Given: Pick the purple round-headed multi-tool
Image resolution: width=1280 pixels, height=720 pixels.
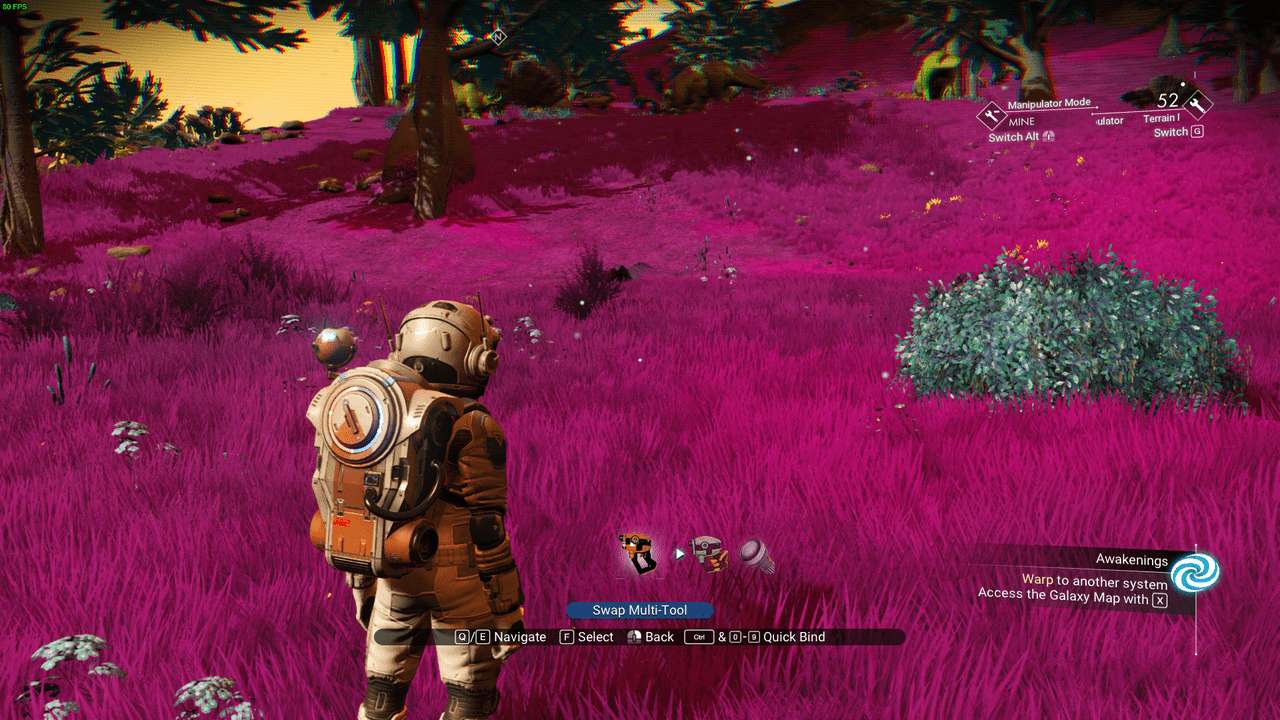Looking at the screenshot, I should click(x=757, y=555).
